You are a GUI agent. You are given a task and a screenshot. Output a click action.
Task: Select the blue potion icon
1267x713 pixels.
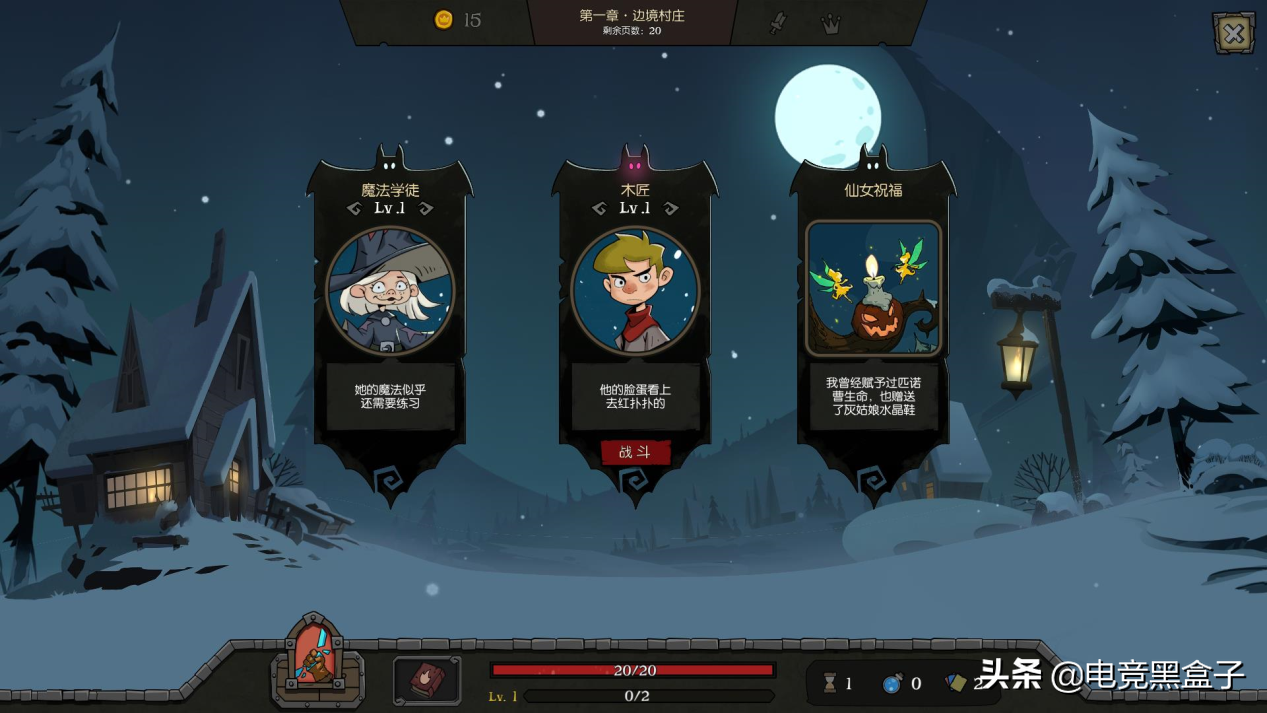[x=892, y=683]
